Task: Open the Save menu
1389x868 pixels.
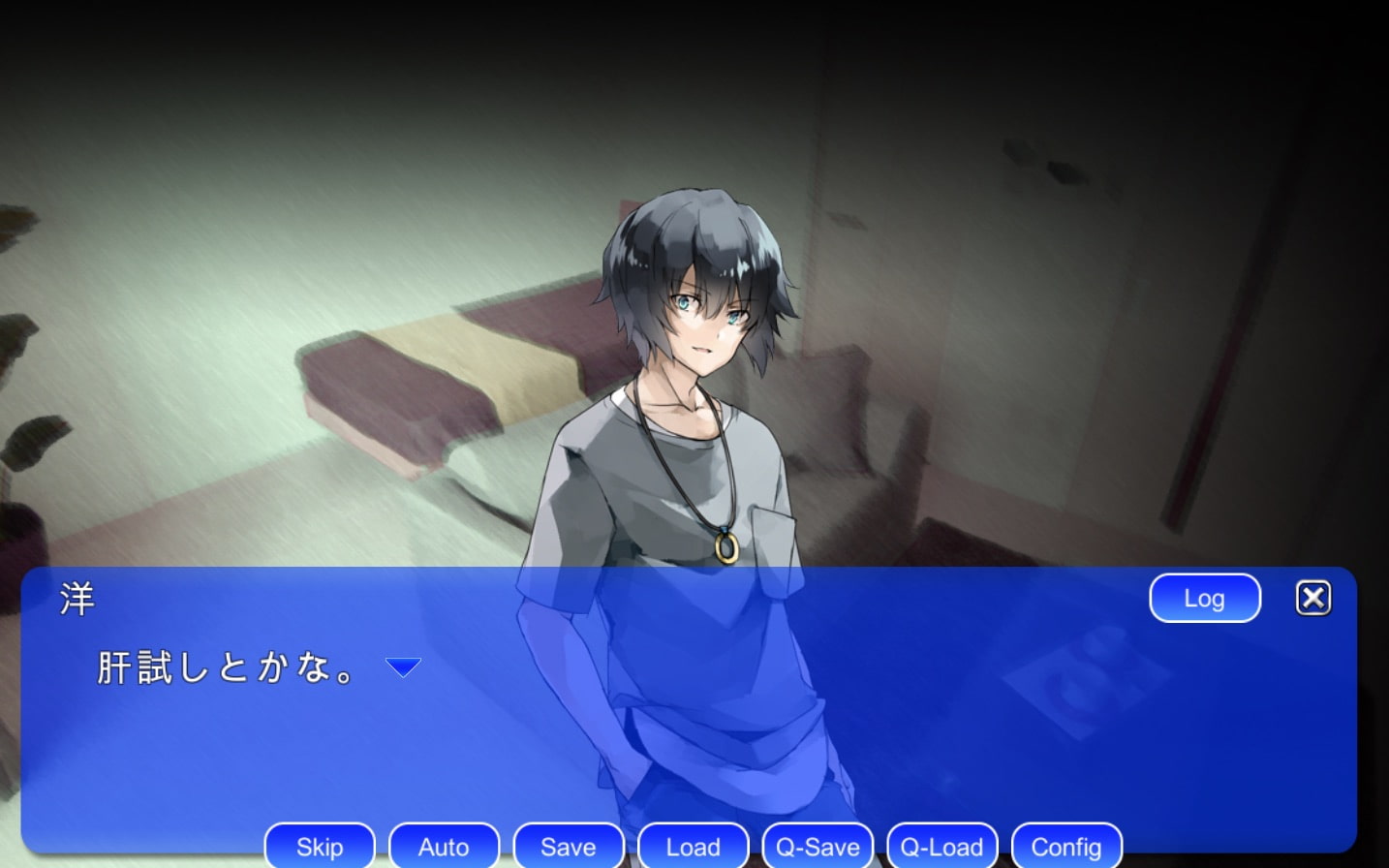Action: [x=569, y=847]
